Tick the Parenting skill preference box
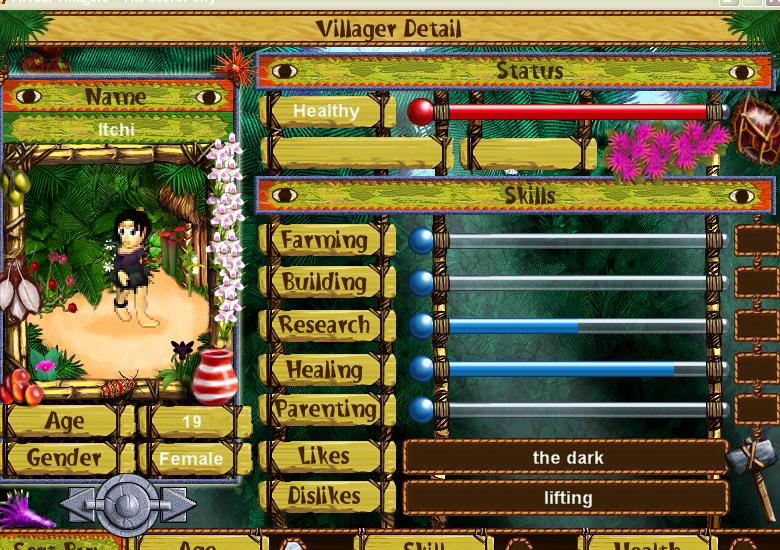Screen dimensions: 780x550 click(756, 410)
